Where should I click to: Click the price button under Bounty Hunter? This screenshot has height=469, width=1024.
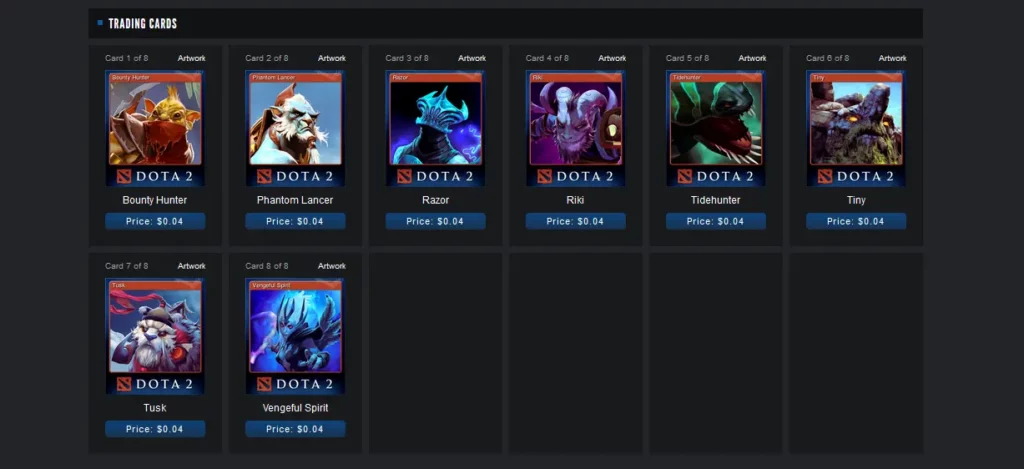pos(155,221)
